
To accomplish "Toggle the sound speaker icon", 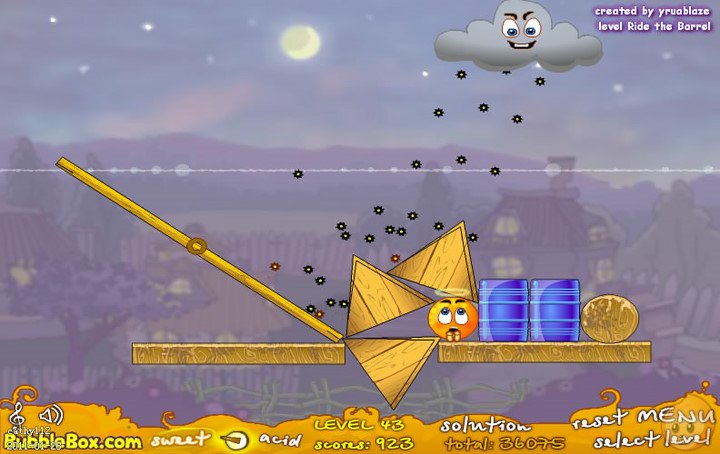I will [49, 414].
